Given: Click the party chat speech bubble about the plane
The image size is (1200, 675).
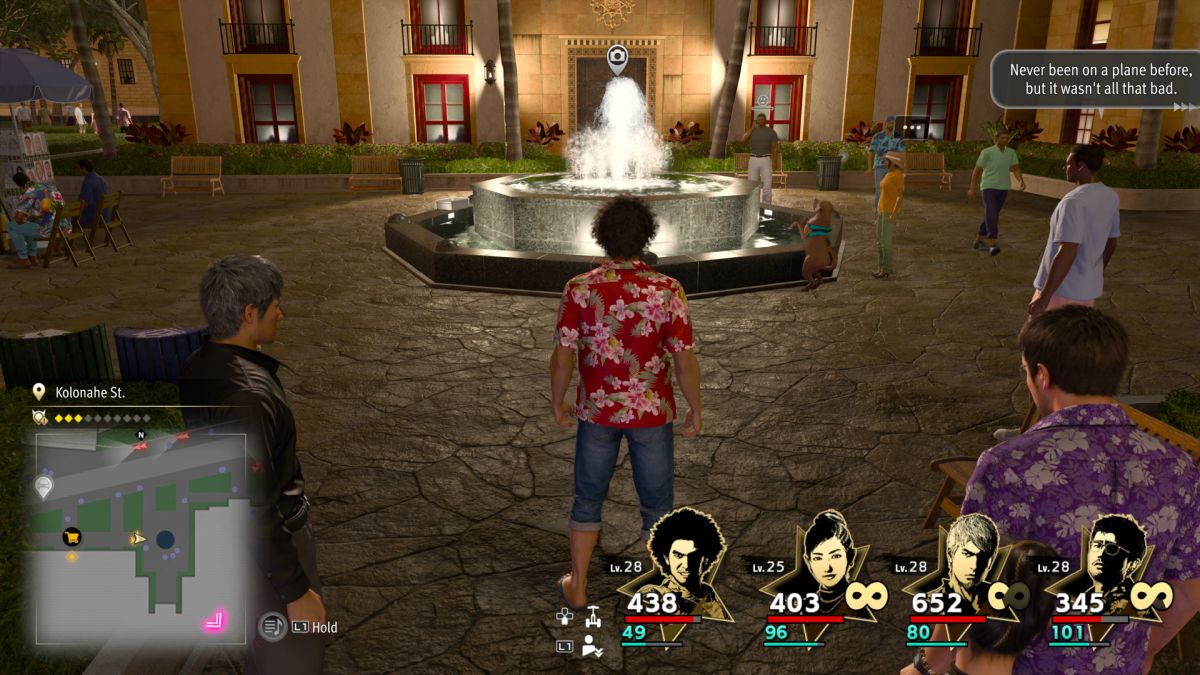Looking at the screenshot, I should 1094,79.
